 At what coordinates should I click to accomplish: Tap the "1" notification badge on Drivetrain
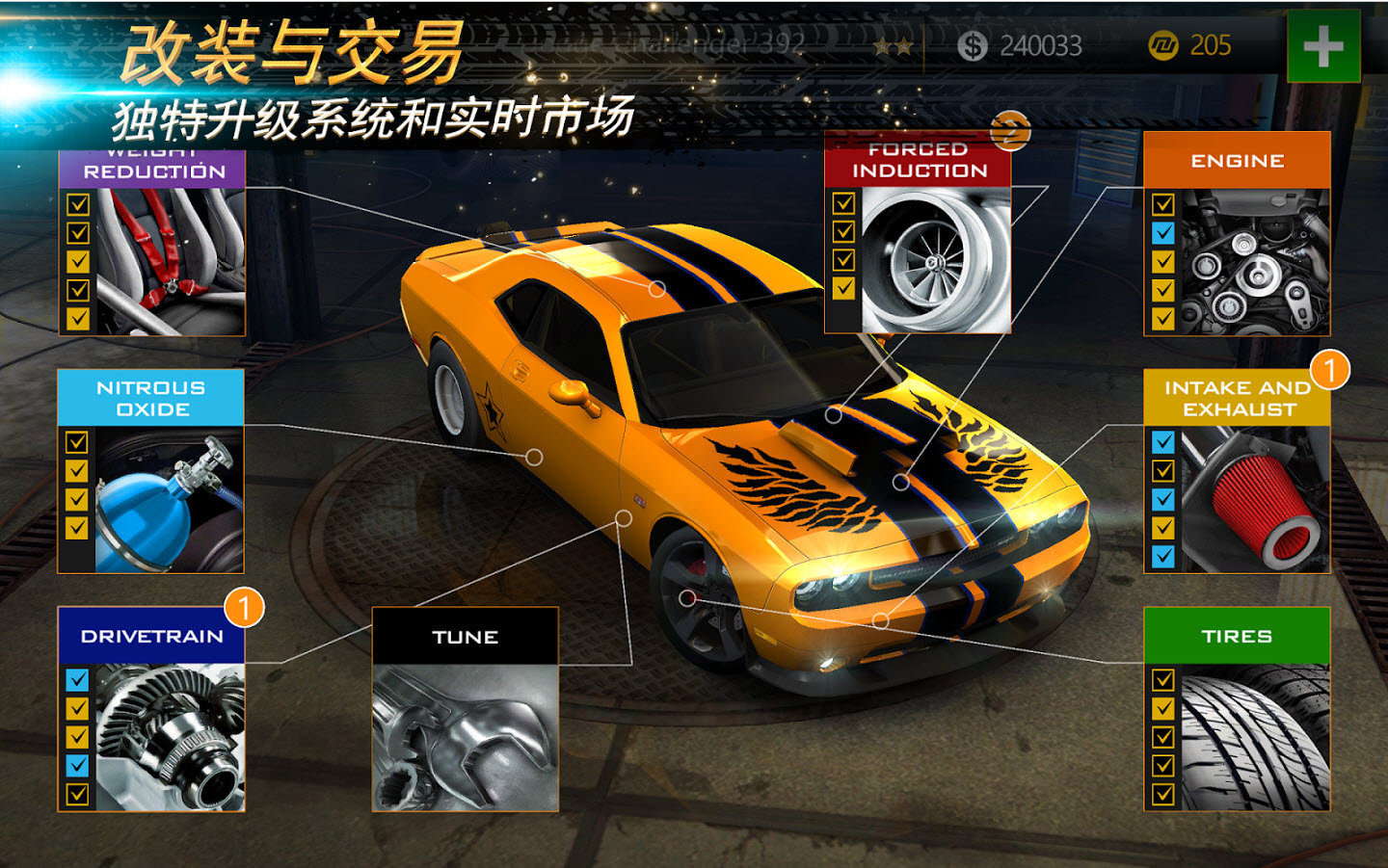click(244, 607)
